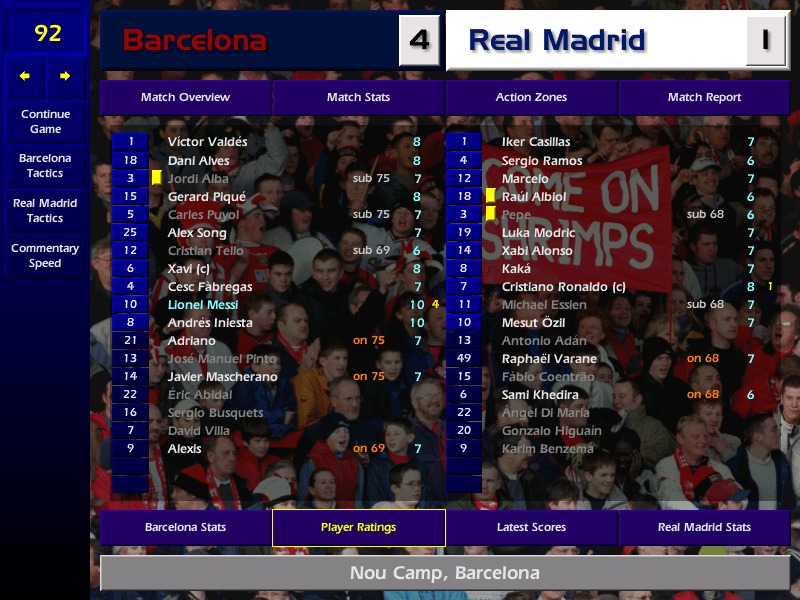
Task: Show Real Madrid Stats
Action: [704, 527]
